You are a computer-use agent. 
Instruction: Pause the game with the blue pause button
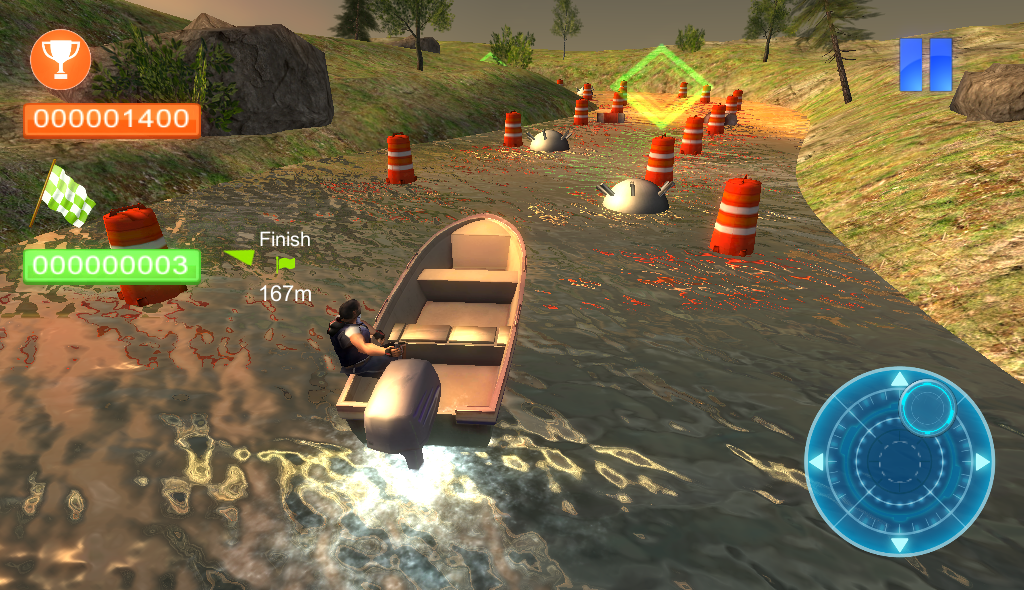point(925,65)
